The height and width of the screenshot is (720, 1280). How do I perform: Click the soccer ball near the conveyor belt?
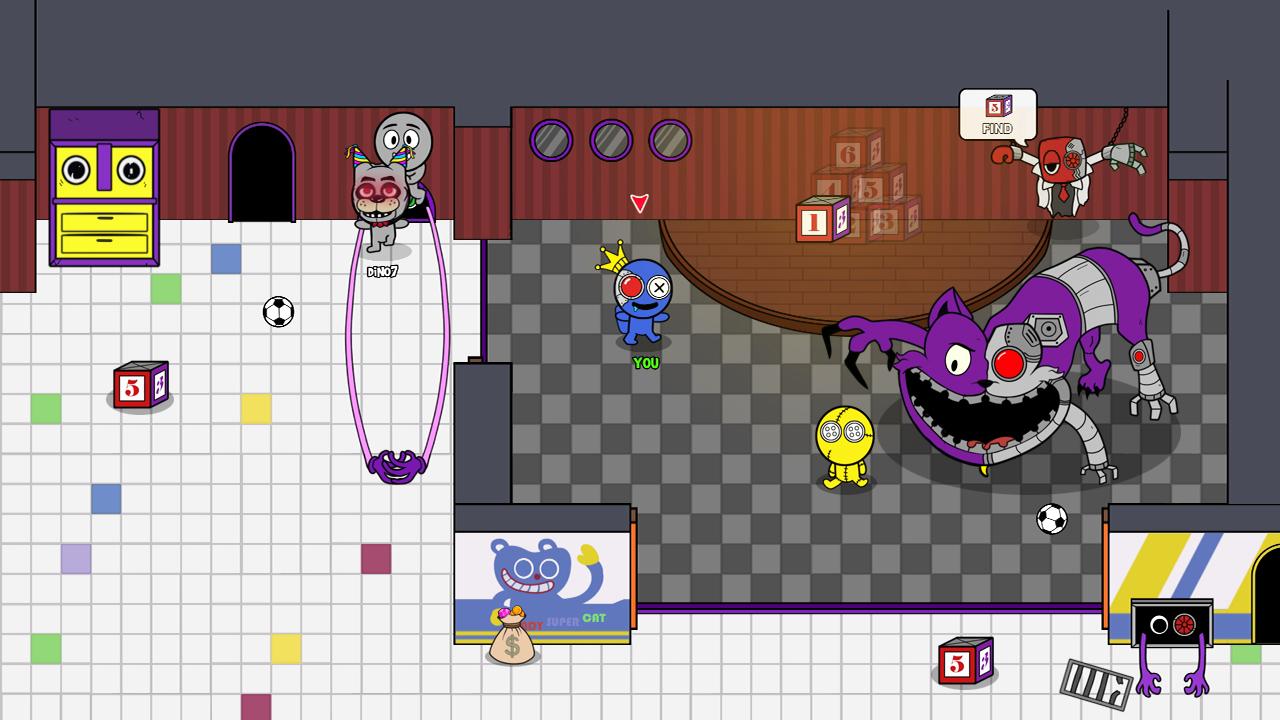(x=1050, y=519)
